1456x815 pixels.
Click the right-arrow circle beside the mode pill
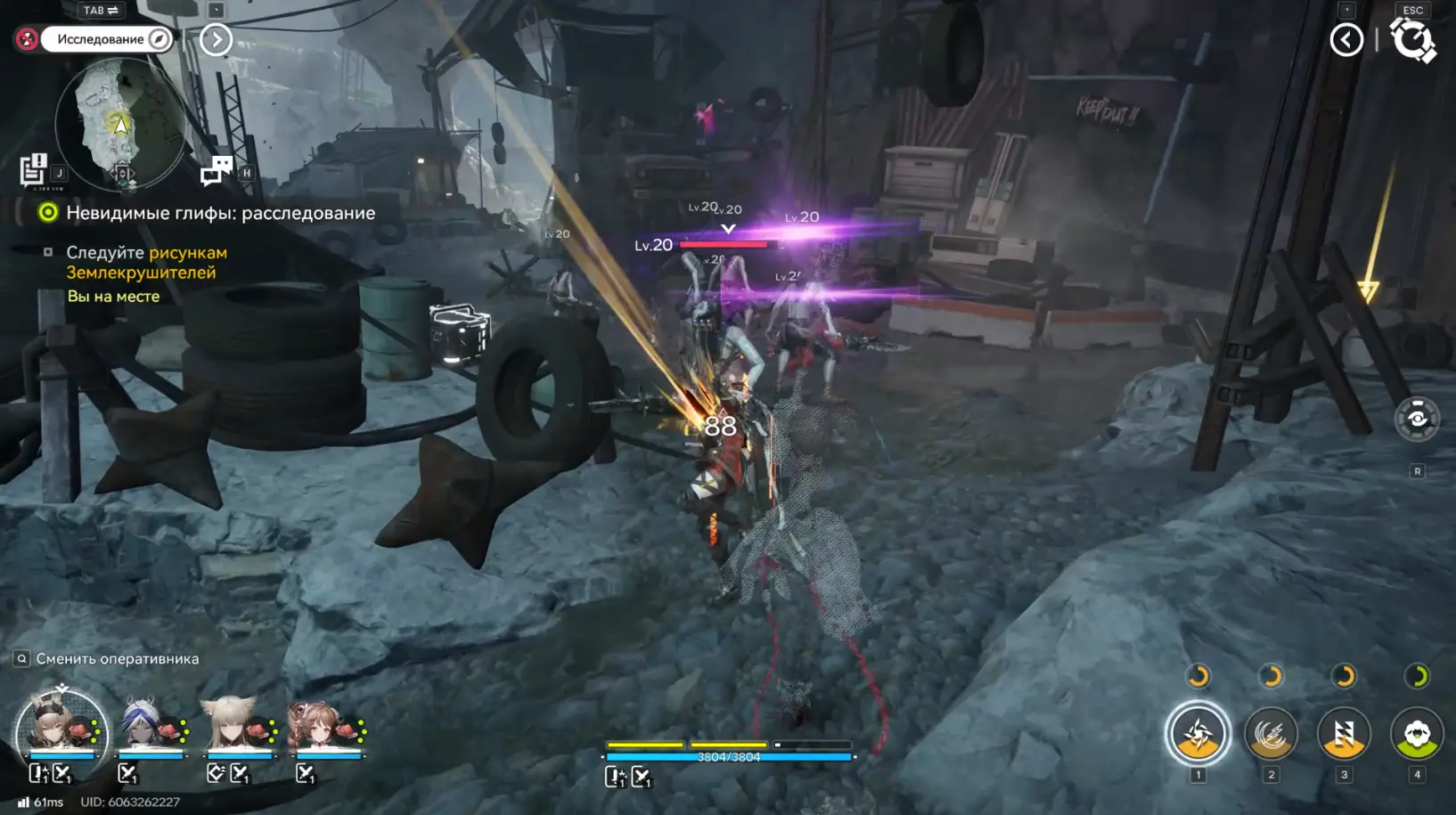click(x=216, y=39)
